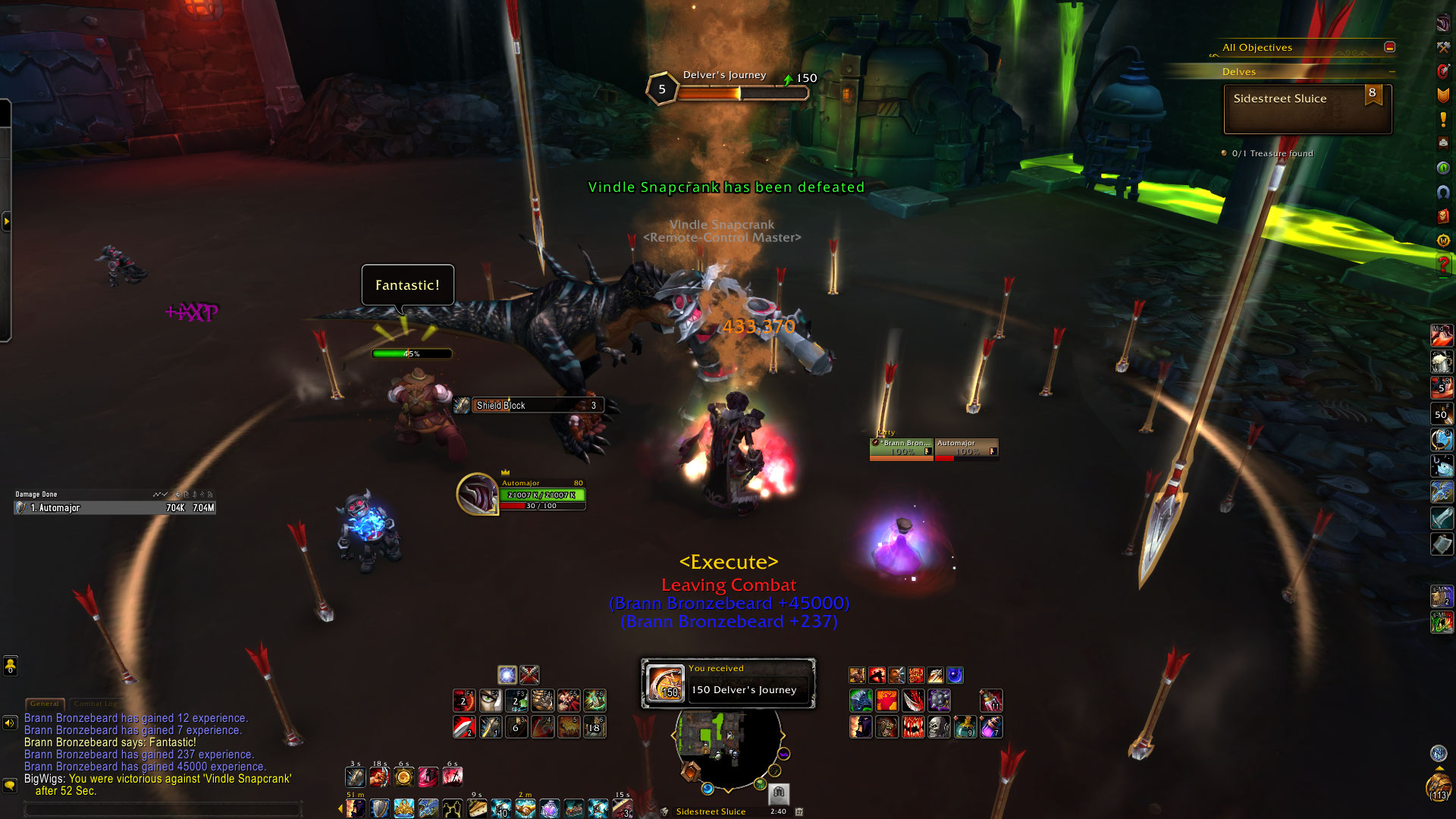
Task: Select the Sidestreet Sluice delve panel
Action: pos(1307,109)
